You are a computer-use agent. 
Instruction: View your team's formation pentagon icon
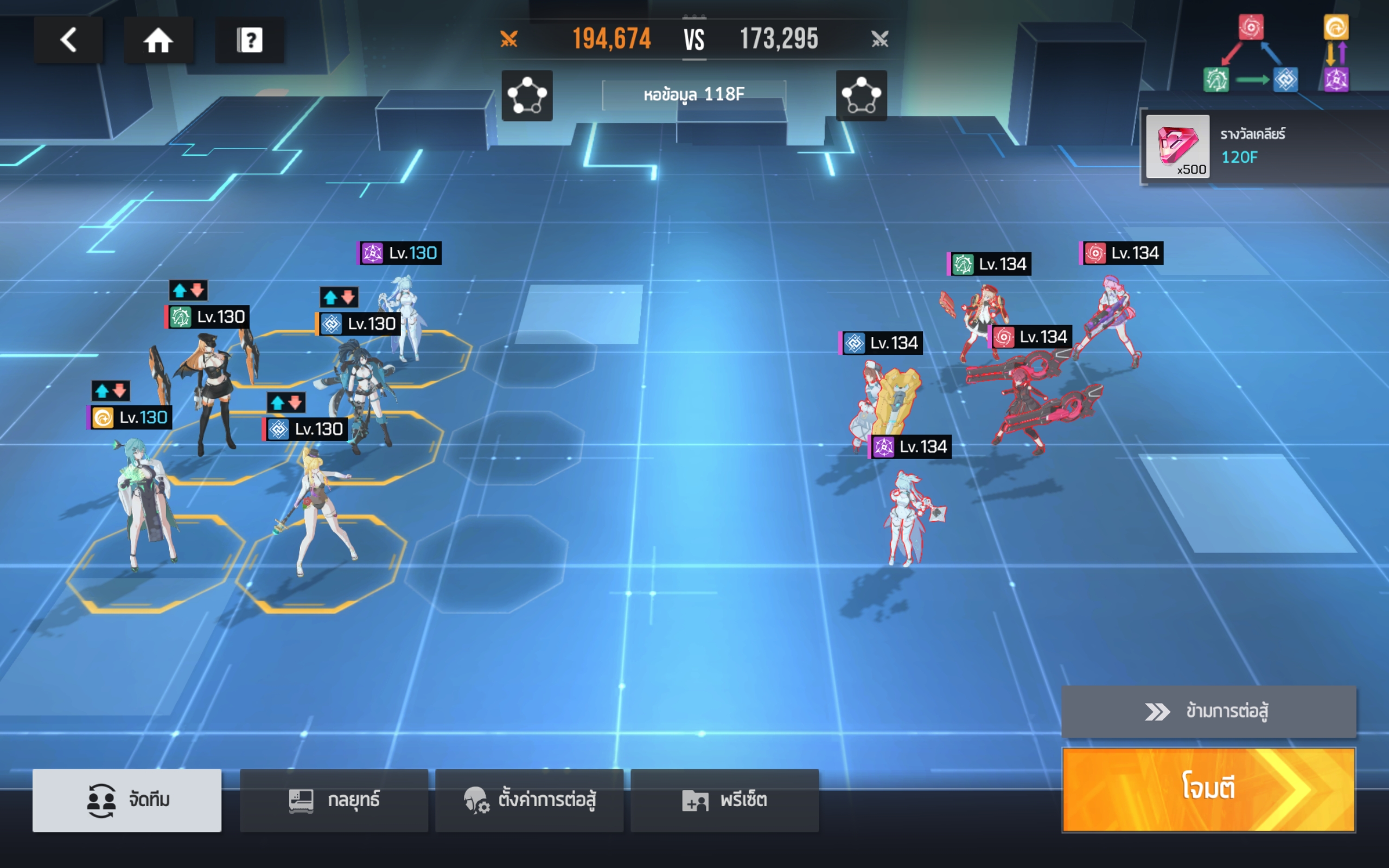[x=527, y=95]
